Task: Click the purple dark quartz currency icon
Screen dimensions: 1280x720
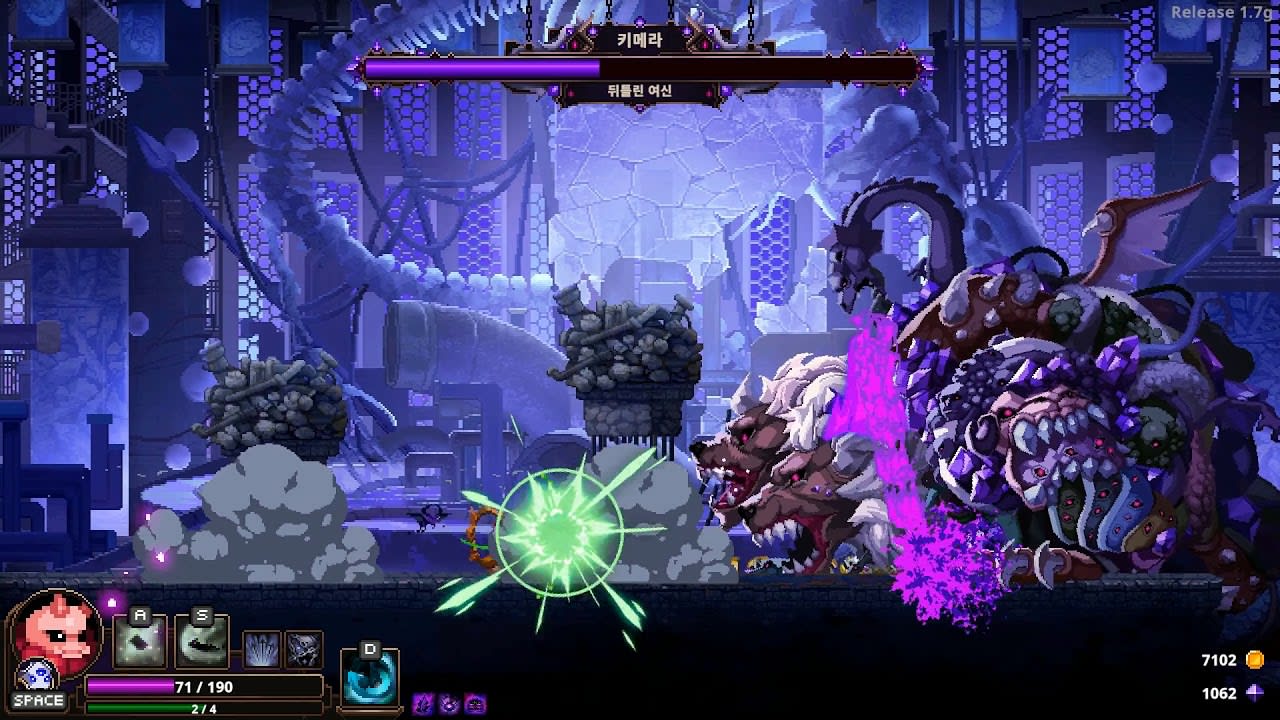Action: 1254,693
